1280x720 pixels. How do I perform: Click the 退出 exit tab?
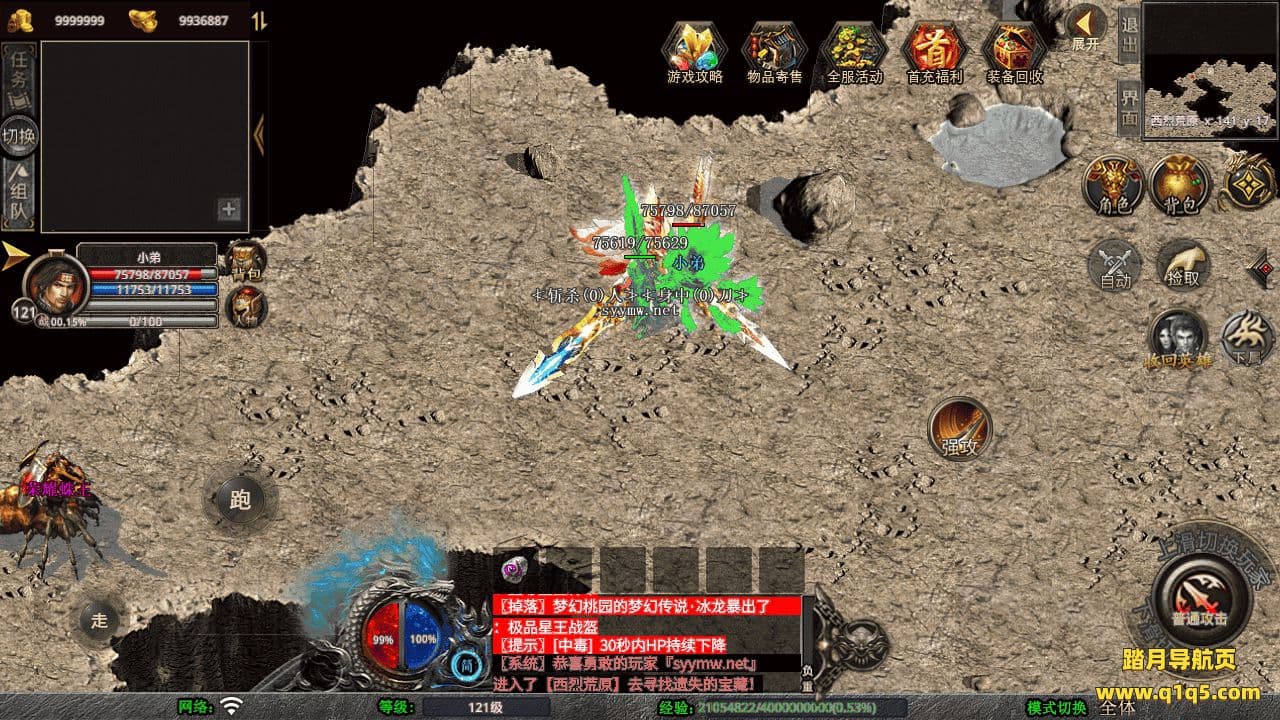tap(1129, 33)
